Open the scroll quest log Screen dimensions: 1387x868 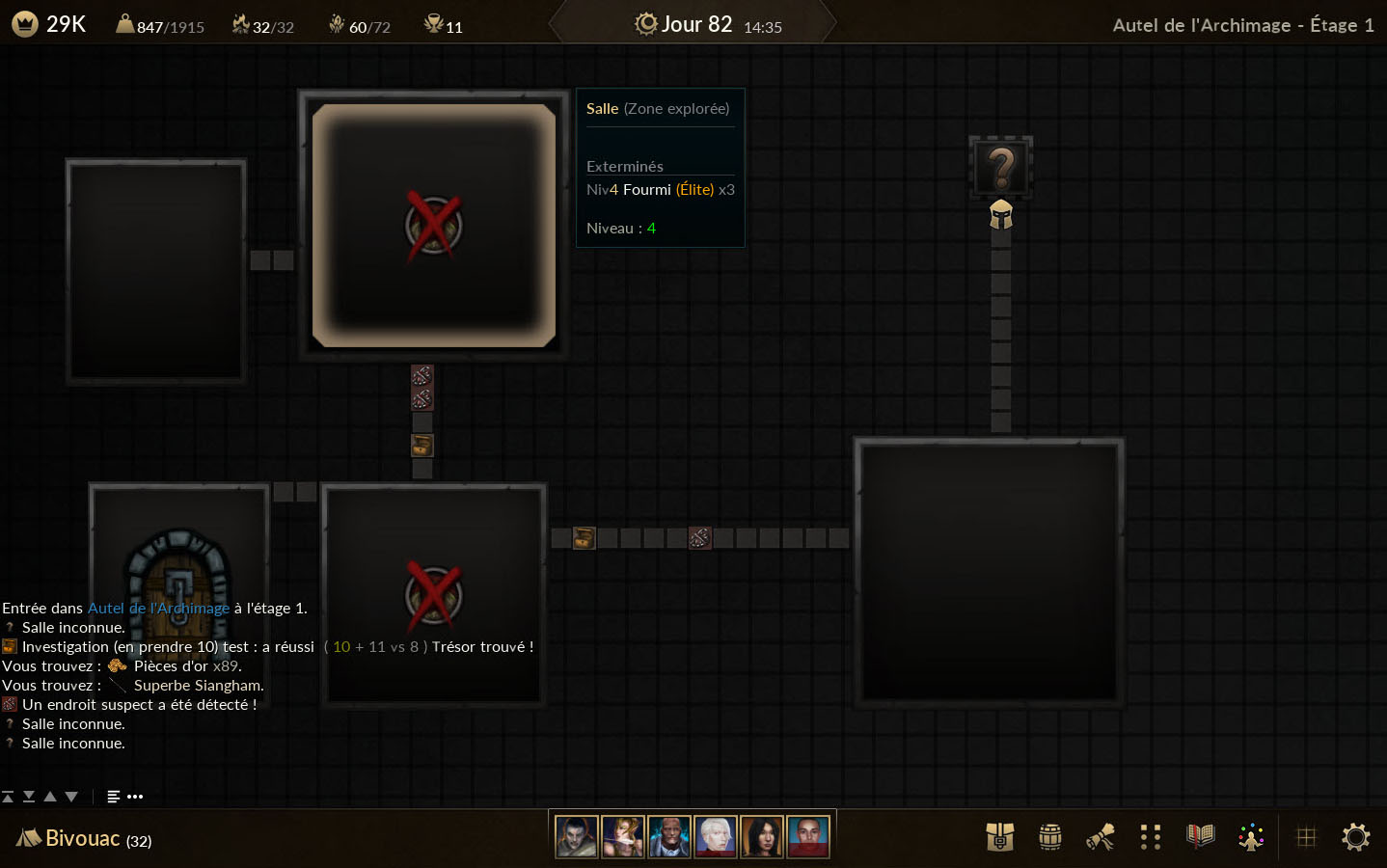[x=1101, y=837]
